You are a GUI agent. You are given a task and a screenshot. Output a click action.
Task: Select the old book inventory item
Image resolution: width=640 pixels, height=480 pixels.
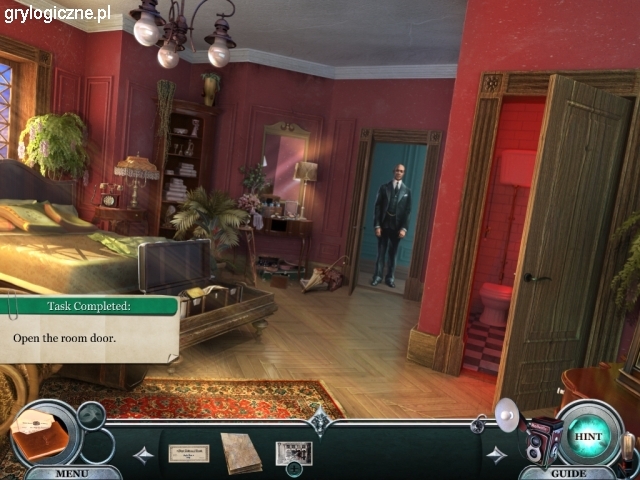point(241,452)
